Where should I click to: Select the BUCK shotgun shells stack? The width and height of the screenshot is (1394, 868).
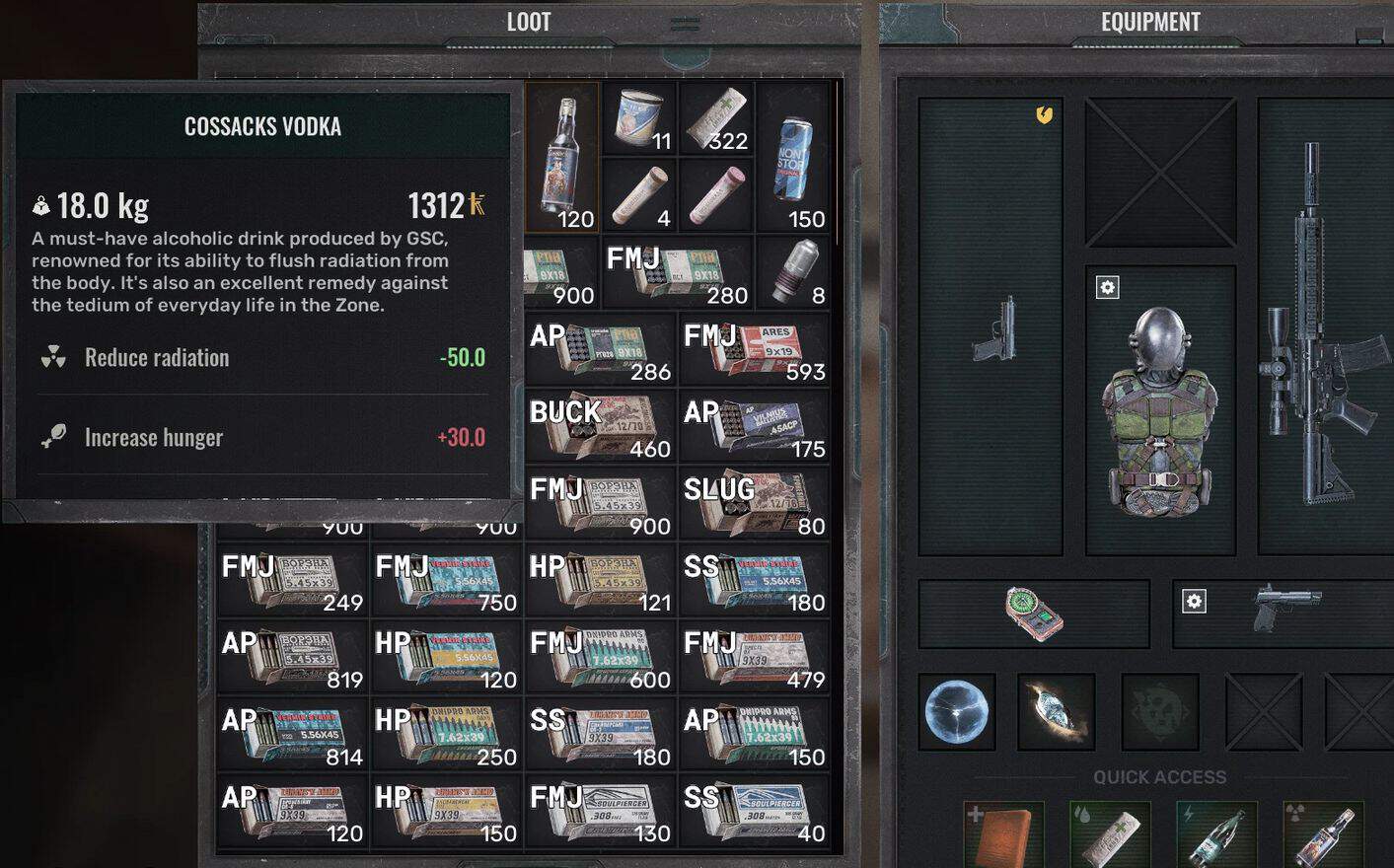600,427
